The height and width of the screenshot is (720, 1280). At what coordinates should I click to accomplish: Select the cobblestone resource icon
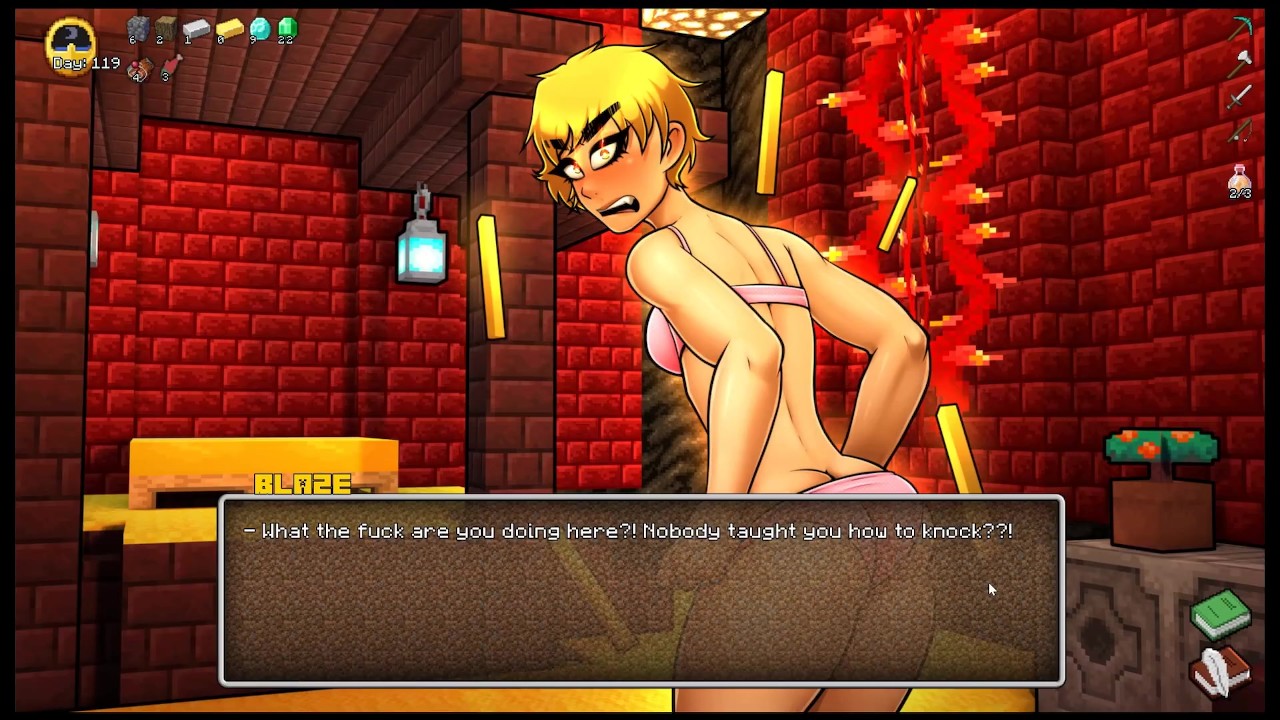coord(138,30)
